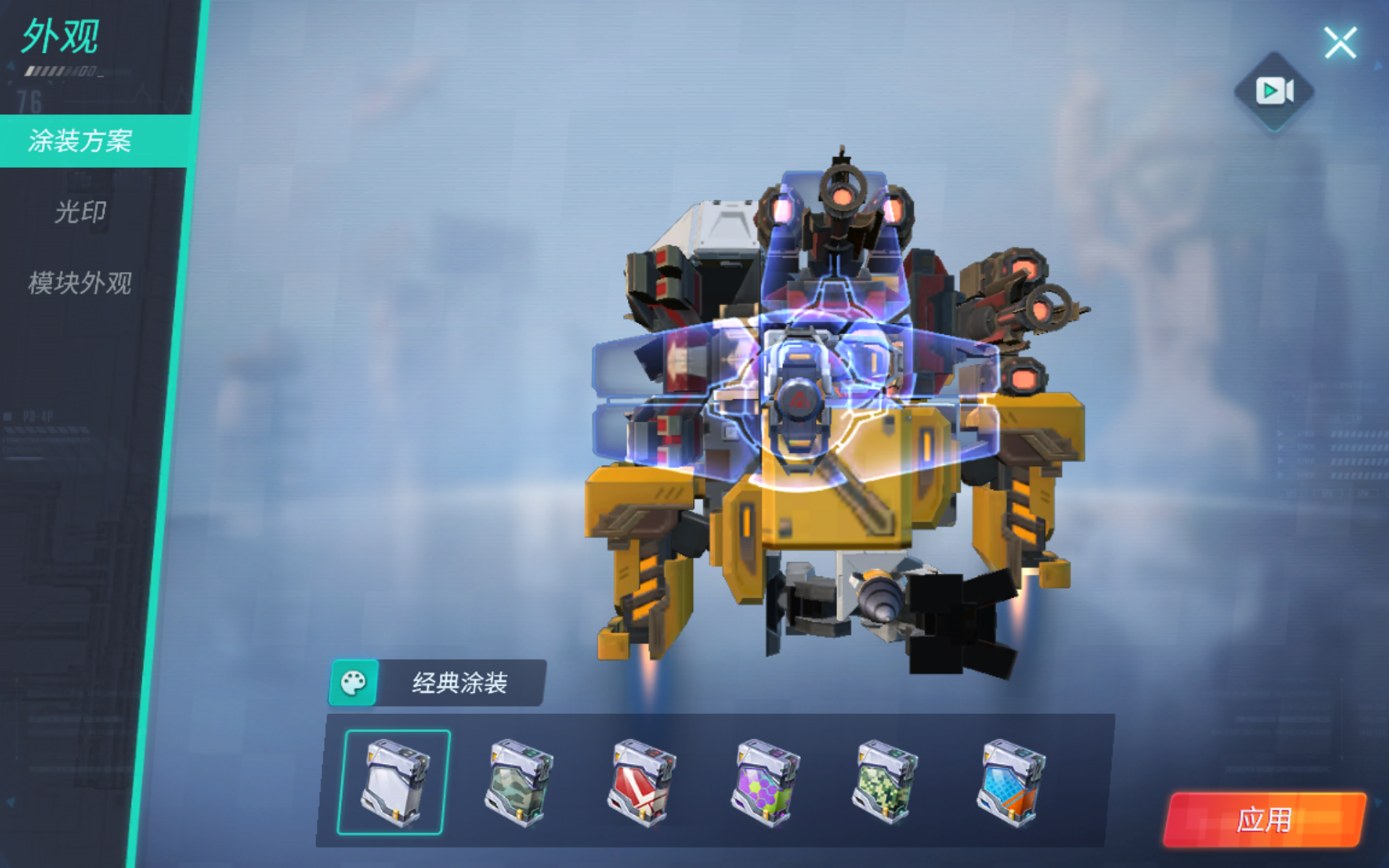This screenshot has width=1389, height=868.
Task: Tap the yellow badge on first paint card
Action: (370, 755)
